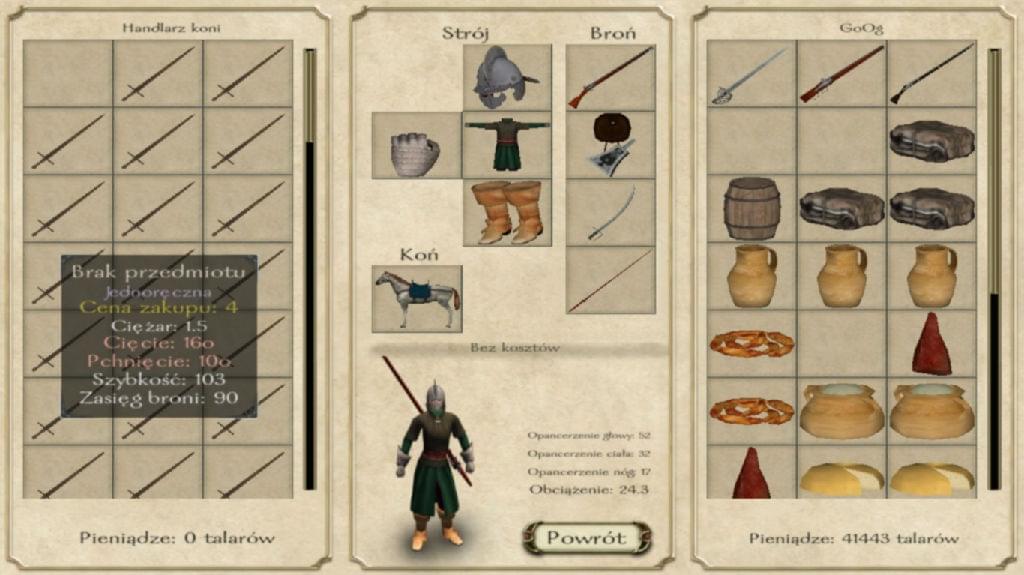Viewport: 1024px width, 575px height.
Task: Select the curved sabre weapon slot
Action: click(610, 213)
